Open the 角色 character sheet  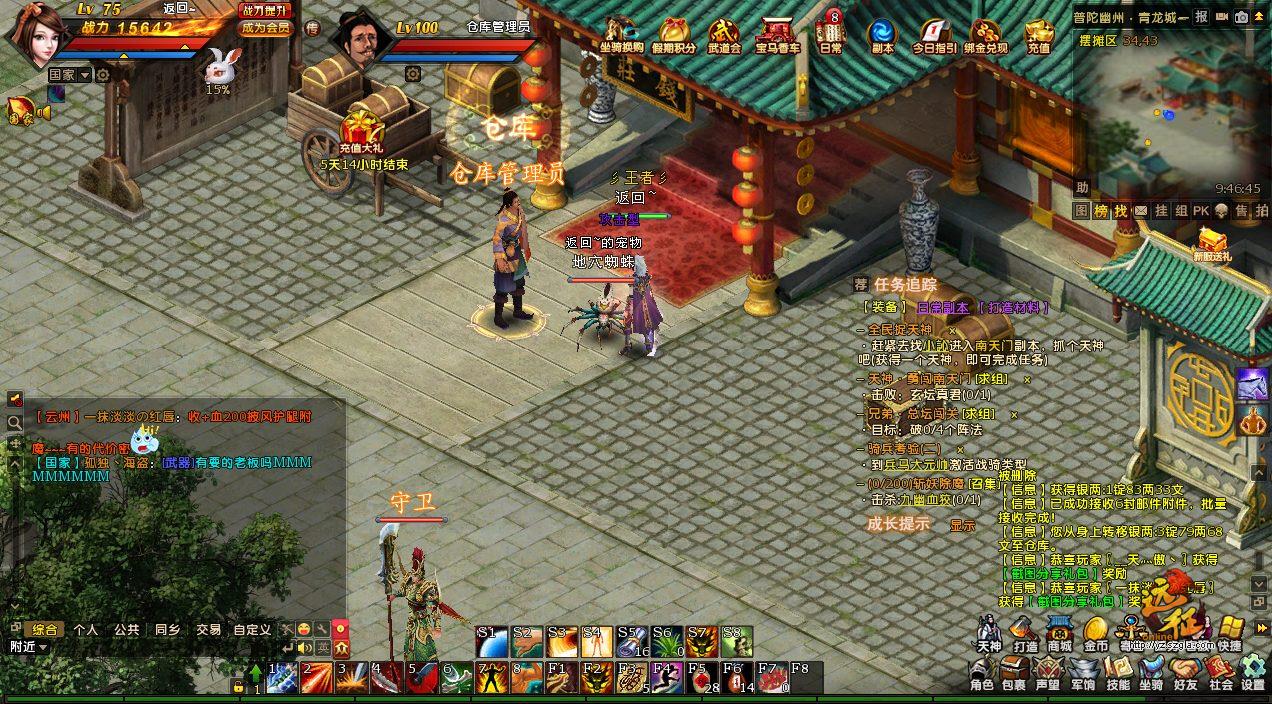(981, 670)
